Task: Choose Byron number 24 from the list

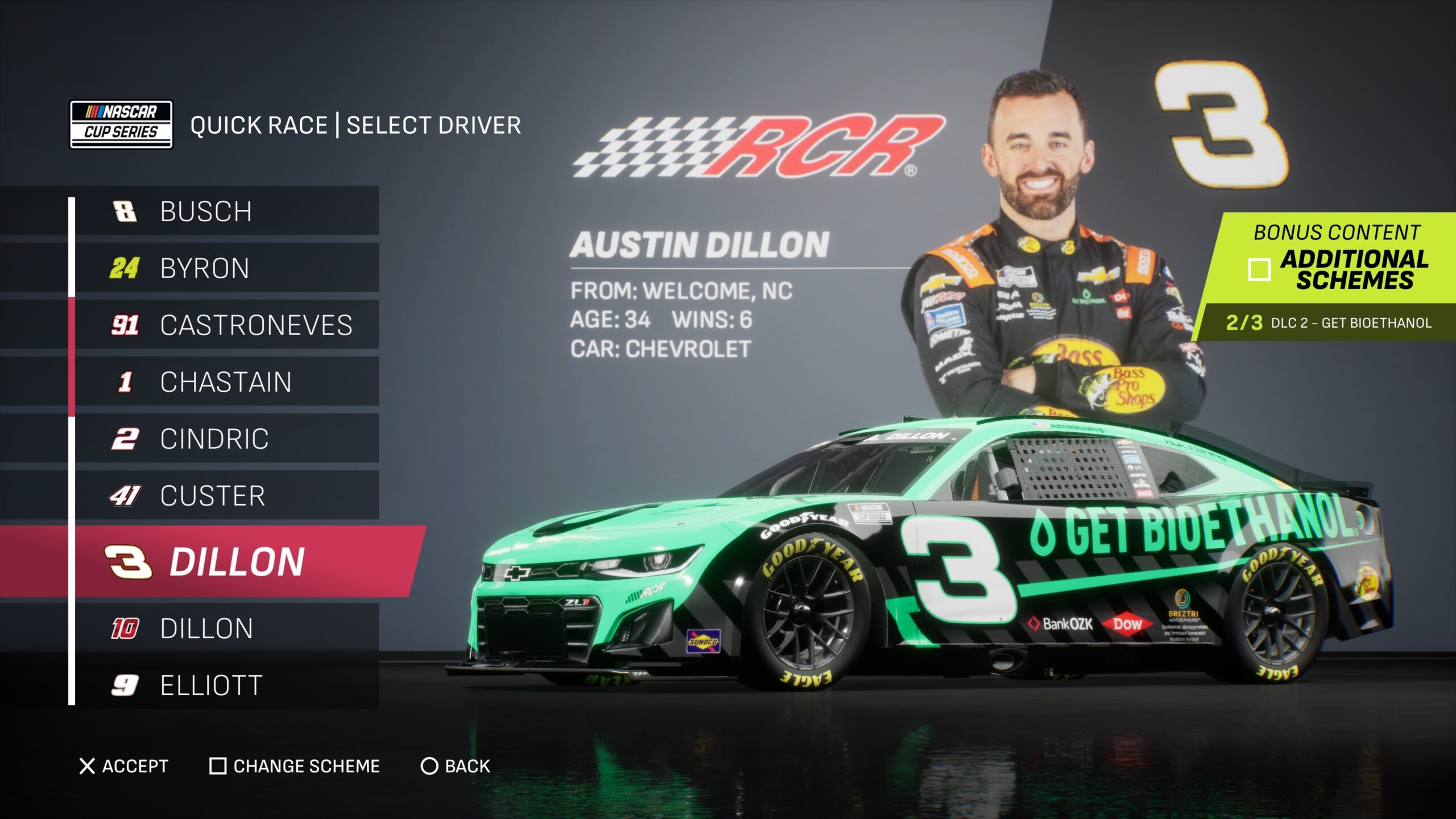Action: tap(227, 268)
